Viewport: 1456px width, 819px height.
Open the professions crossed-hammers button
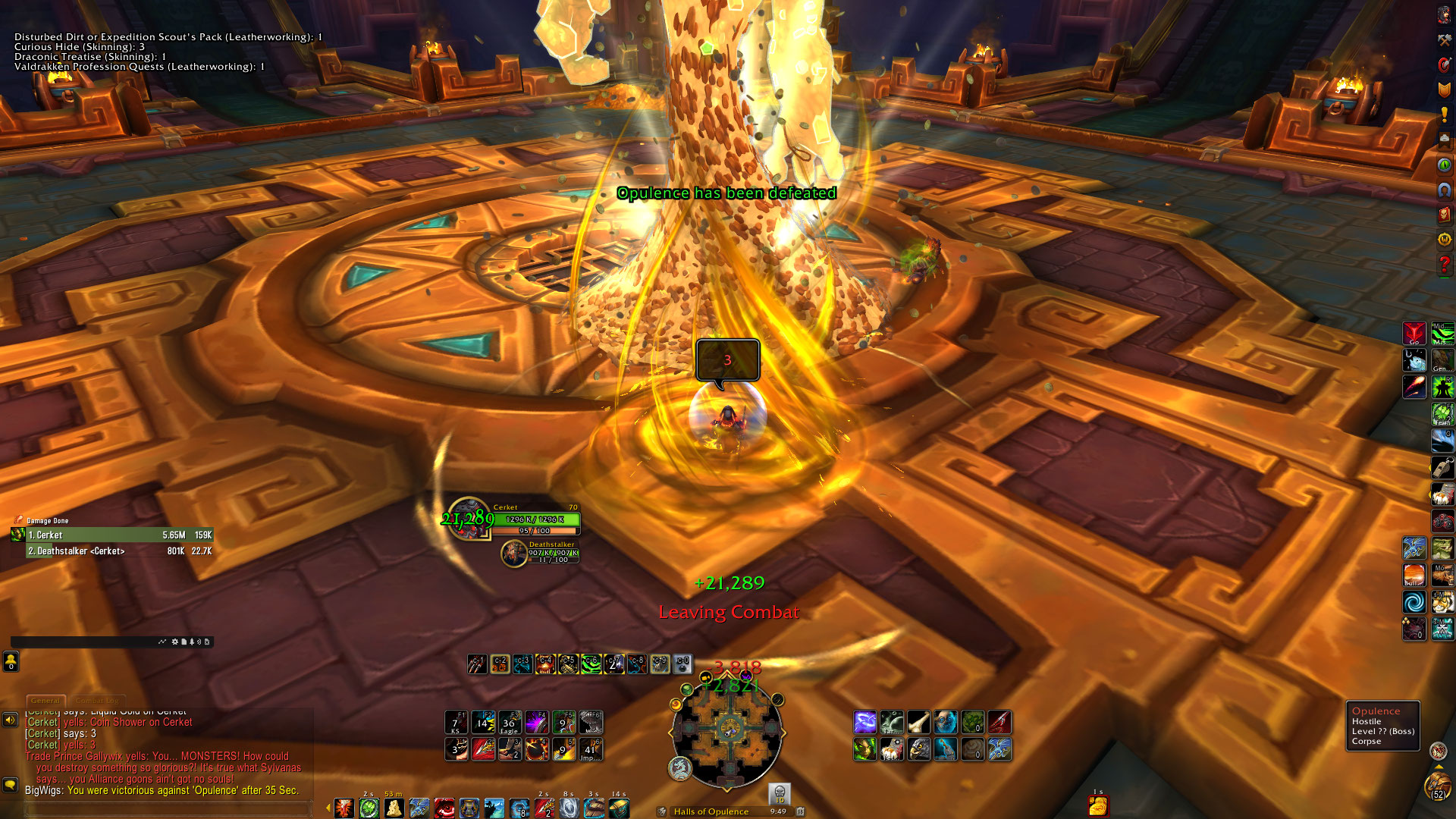point(1444,40)
